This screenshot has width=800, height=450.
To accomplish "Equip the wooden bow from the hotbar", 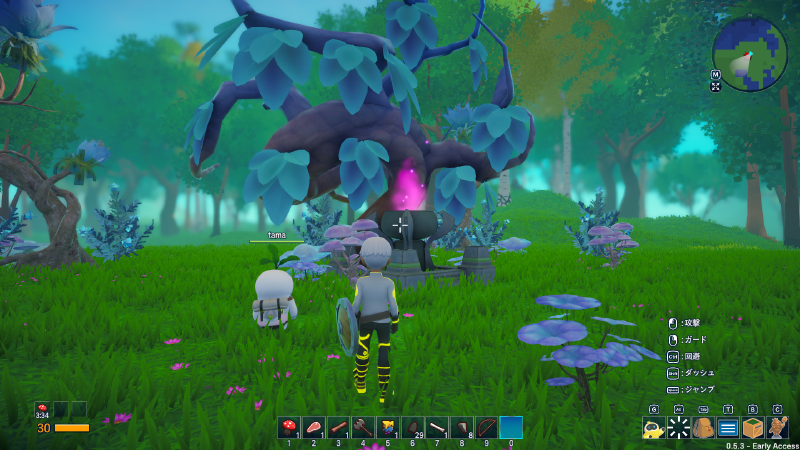I will coord(486,428).
